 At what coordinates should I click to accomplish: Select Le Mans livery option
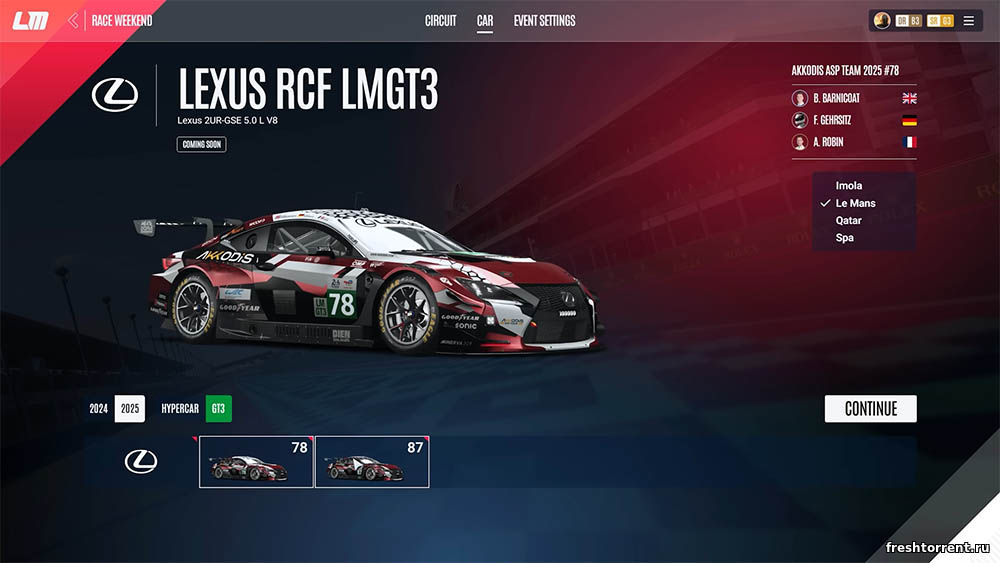tap(855, 203)
